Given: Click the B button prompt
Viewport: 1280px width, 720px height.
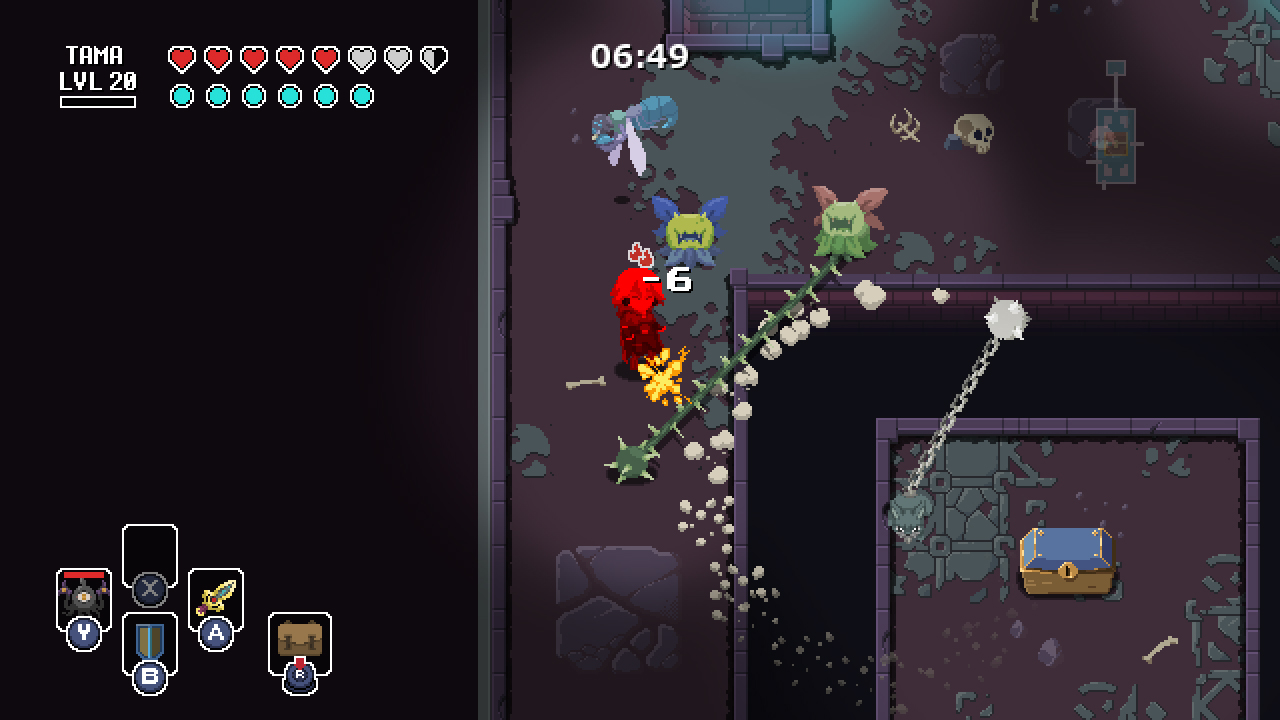Looking at the screenshot, I should tap(148, 678).
